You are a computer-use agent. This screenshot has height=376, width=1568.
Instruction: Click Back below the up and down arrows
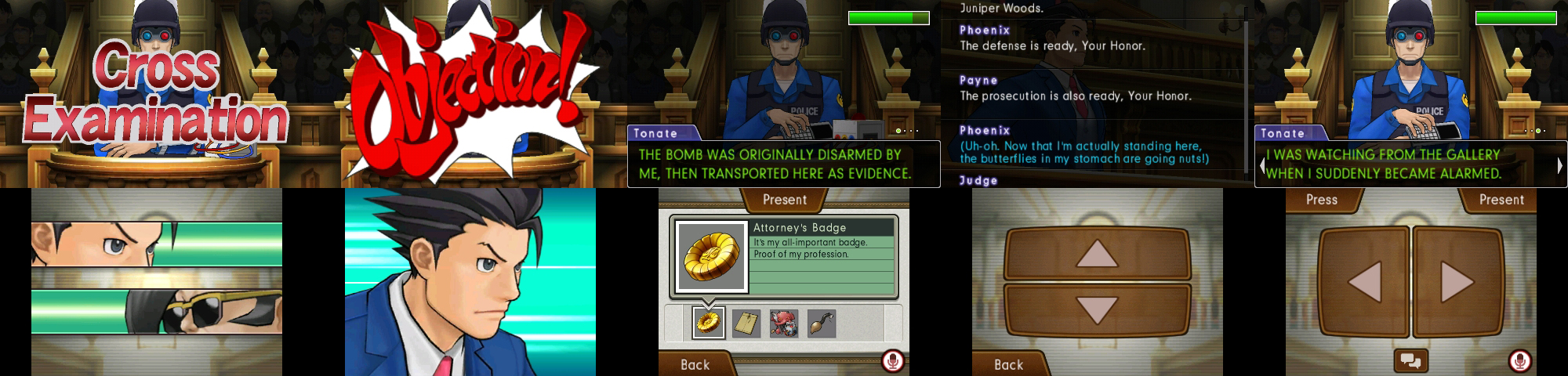(1008, 364)
